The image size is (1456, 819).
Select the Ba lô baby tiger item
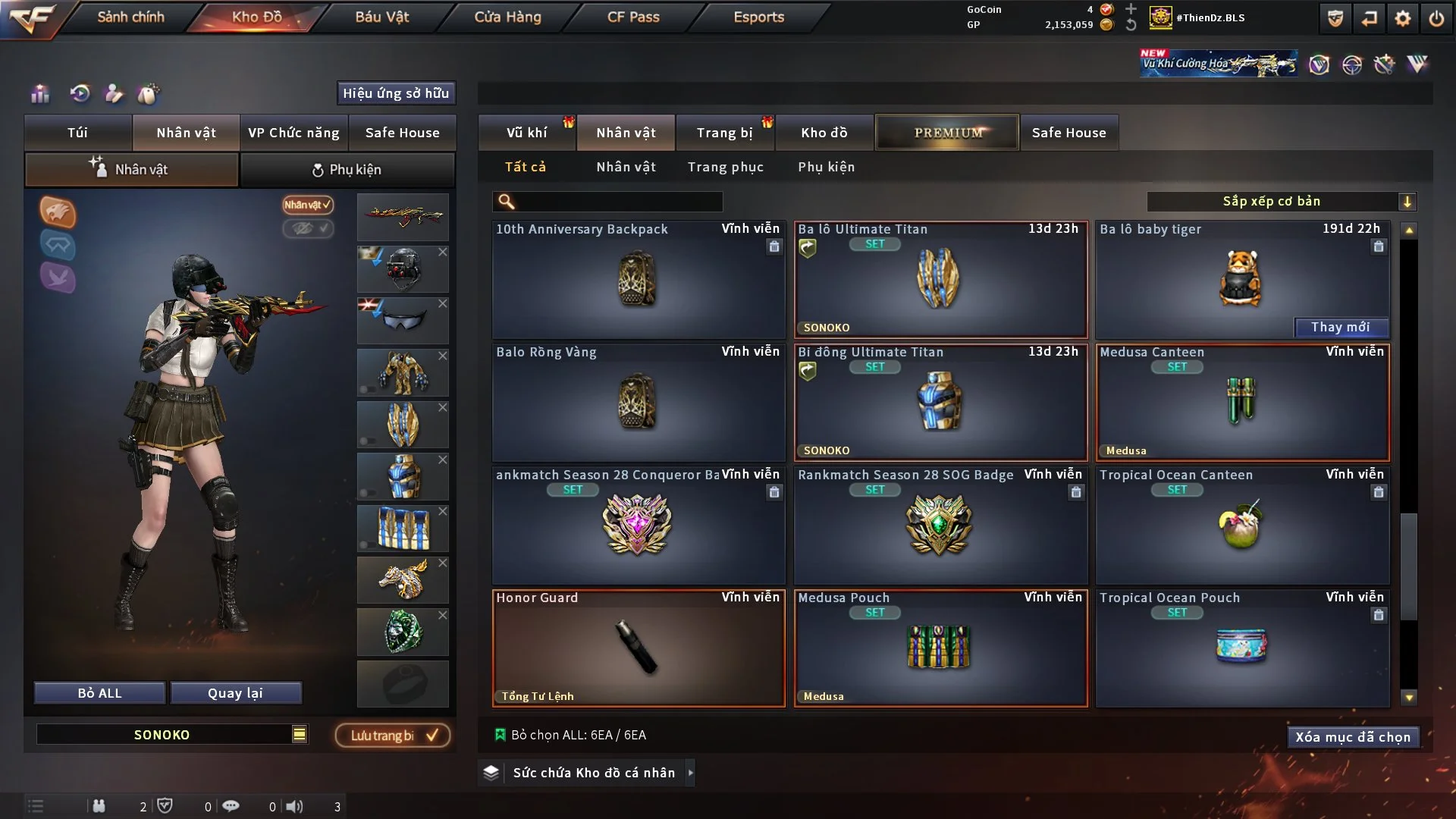(x=1241, y=277)
